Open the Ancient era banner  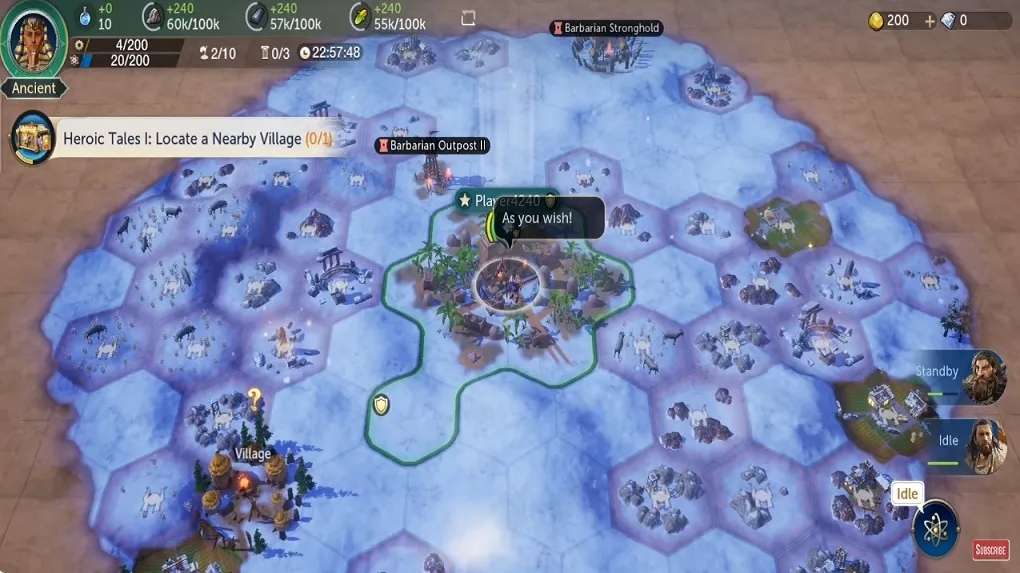34,88
